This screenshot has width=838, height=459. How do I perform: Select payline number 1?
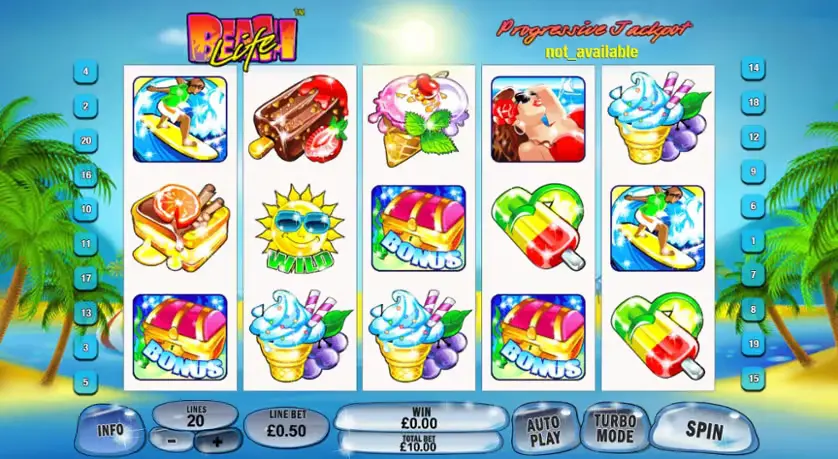(x=752, y=241)
